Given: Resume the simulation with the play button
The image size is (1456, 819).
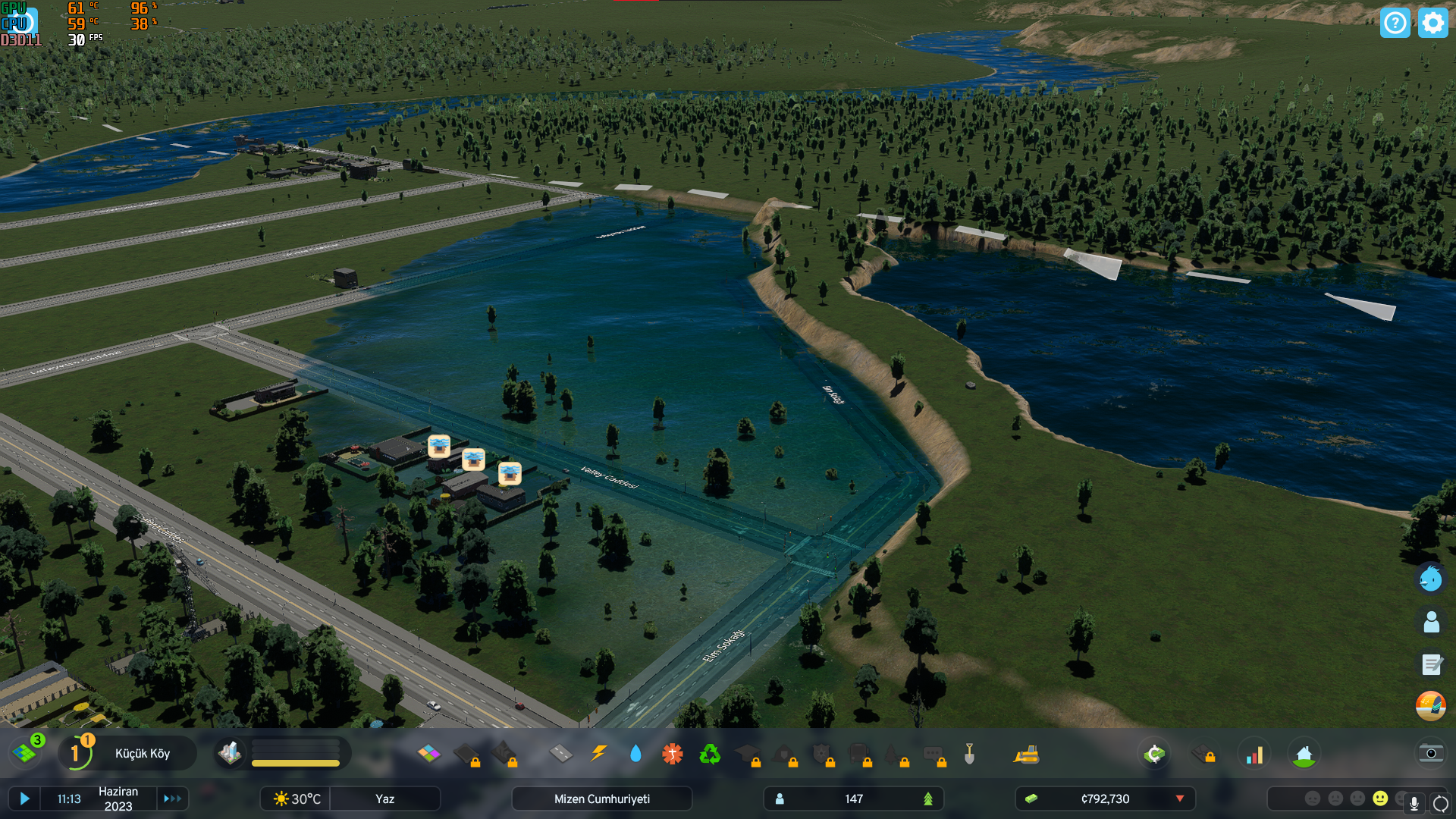Looking at the screenshot, I should coord(24,799).
